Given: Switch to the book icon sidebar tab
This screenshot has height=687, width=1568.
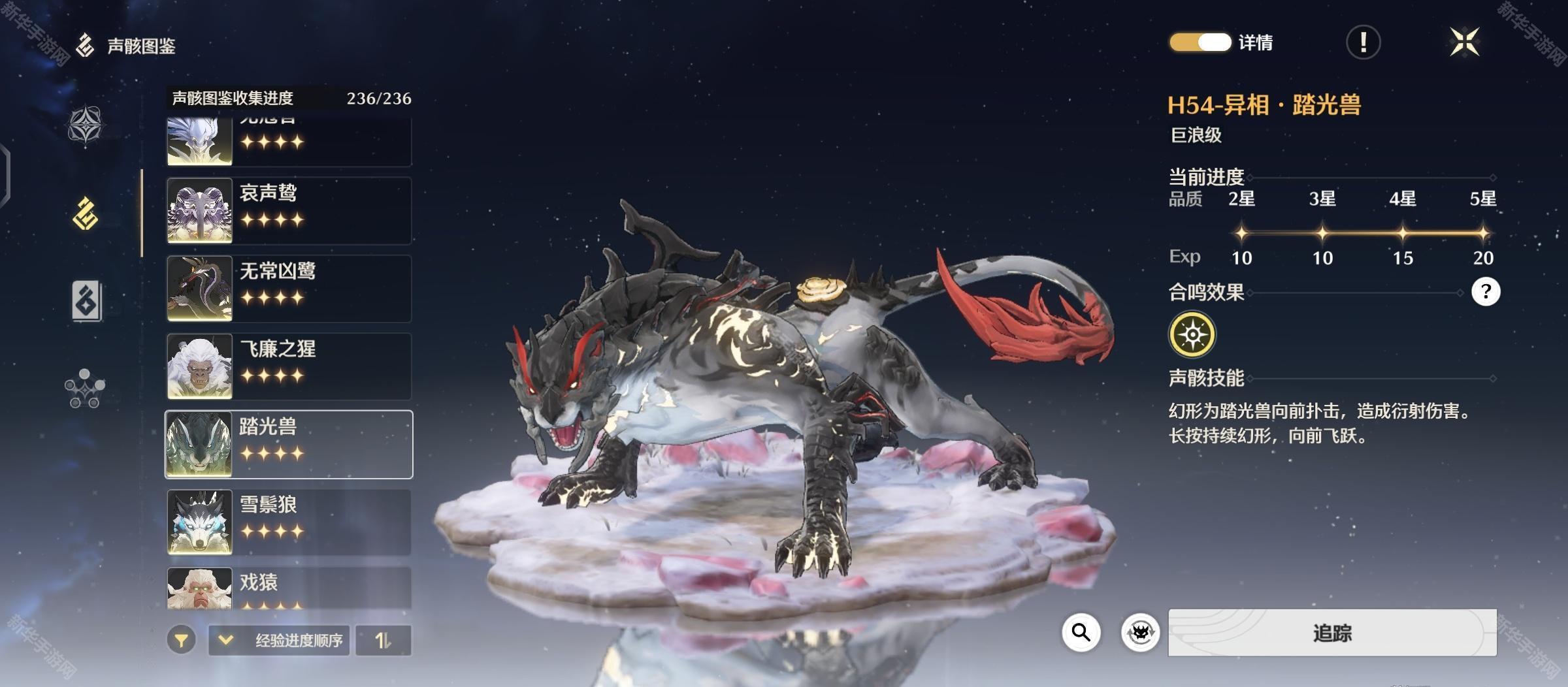Looking at the screenshot, I should pyautogui.click(x=86, y=300).
